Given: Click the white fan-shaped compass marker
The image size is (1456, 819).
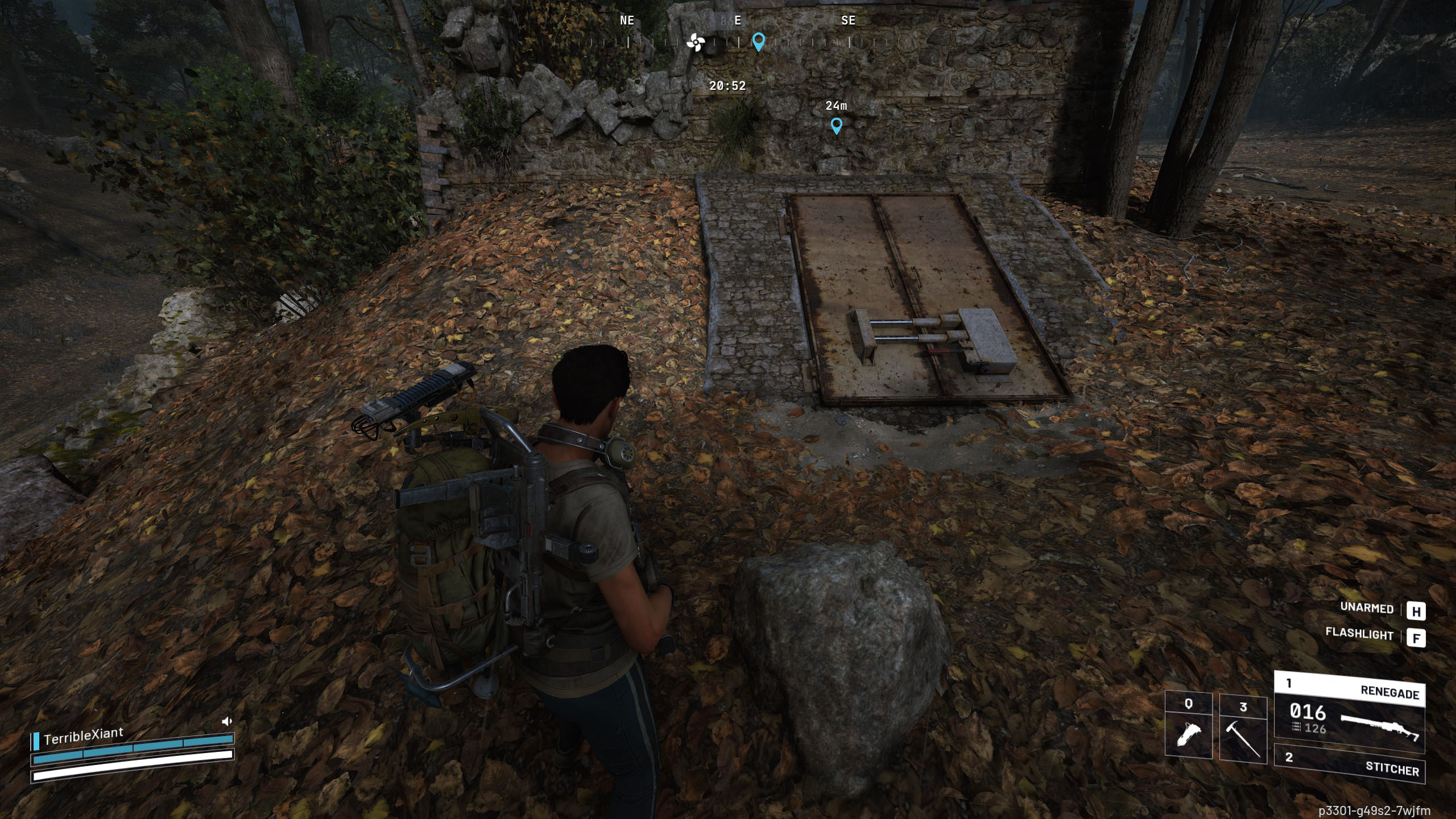Looking at the screenshot, I should (695, 42).
